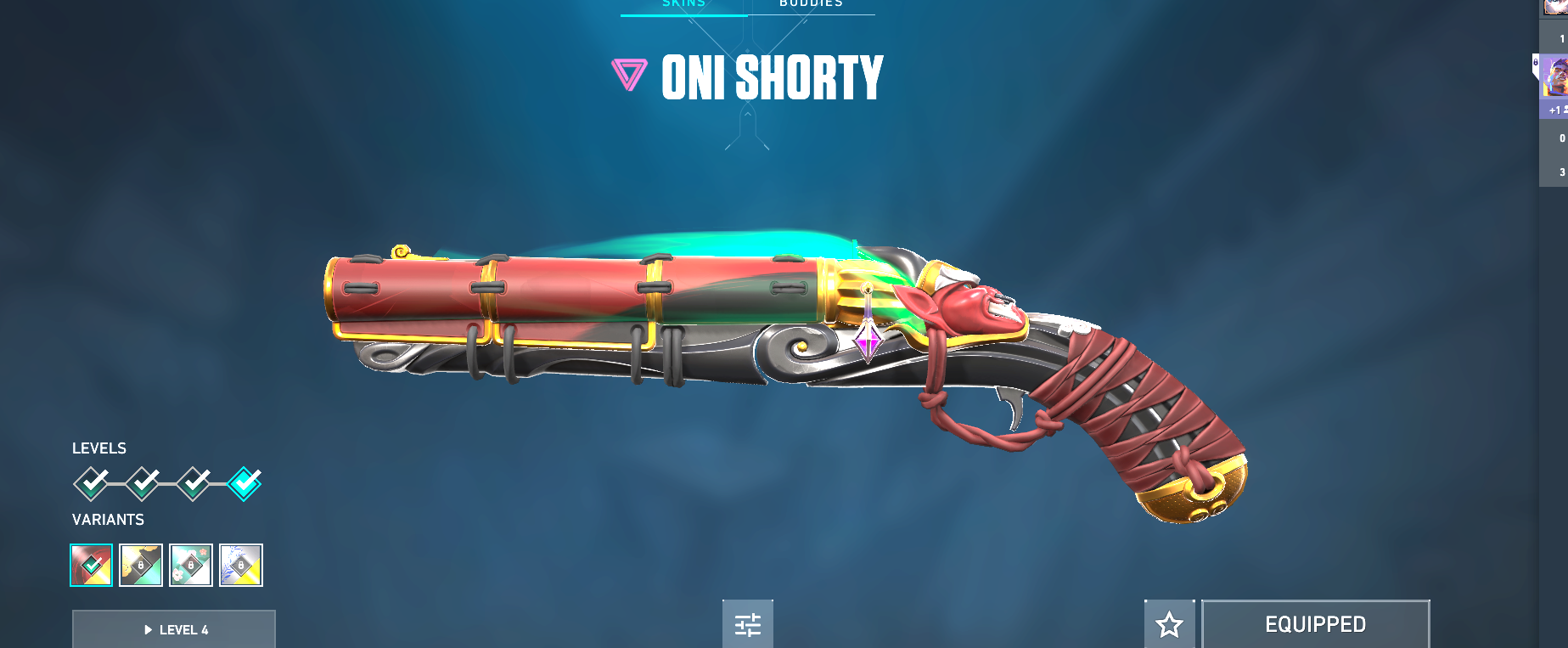Select the locked white and blue variant

click(x=241, y=565)
